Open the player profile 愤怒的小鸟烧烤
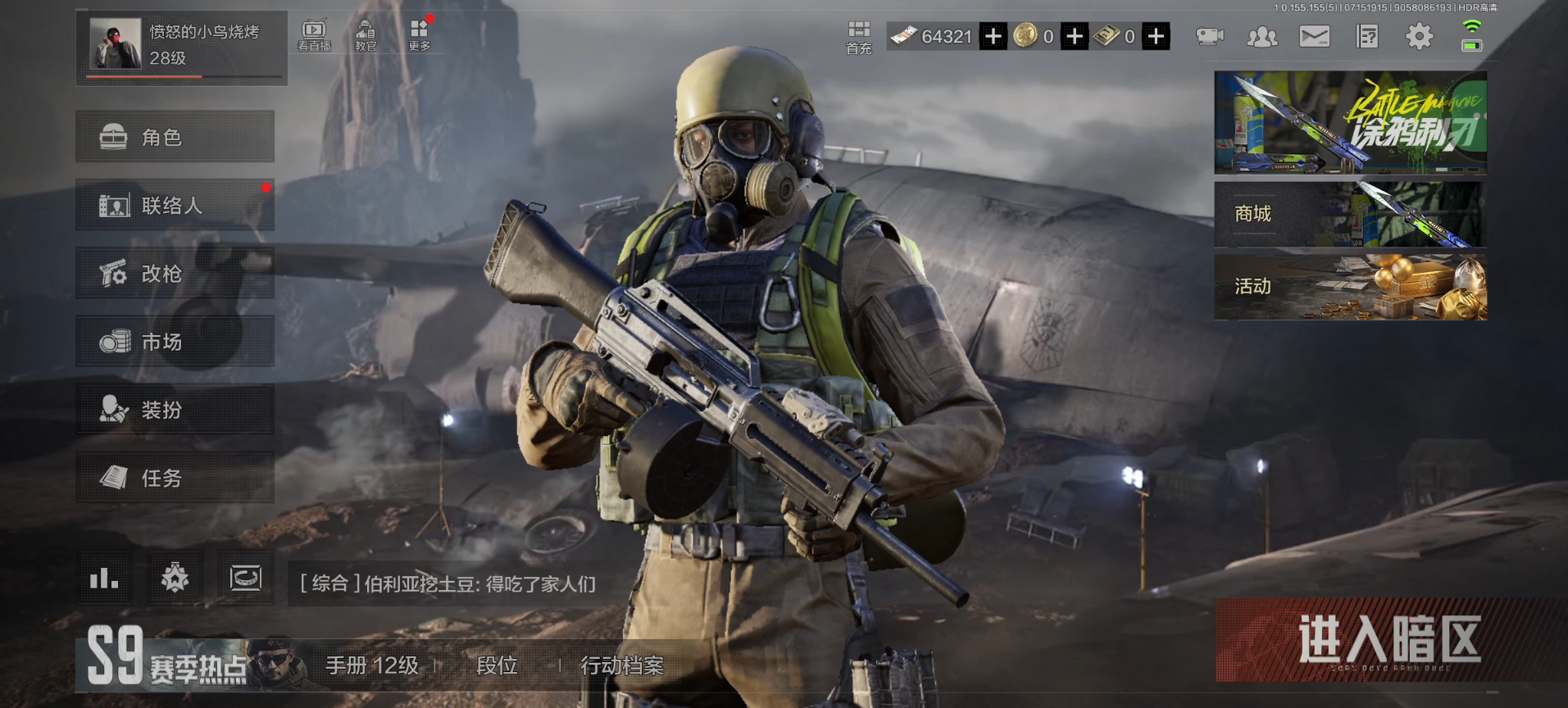 click(180, 46)
